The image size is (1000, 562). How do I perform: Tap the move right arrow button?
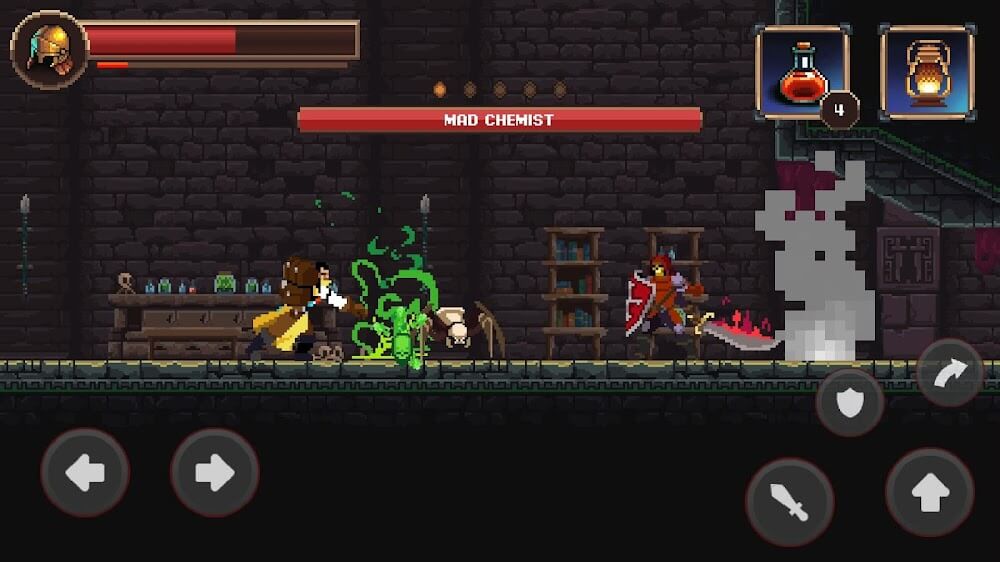pyautogui.click(x=215, y=472)
